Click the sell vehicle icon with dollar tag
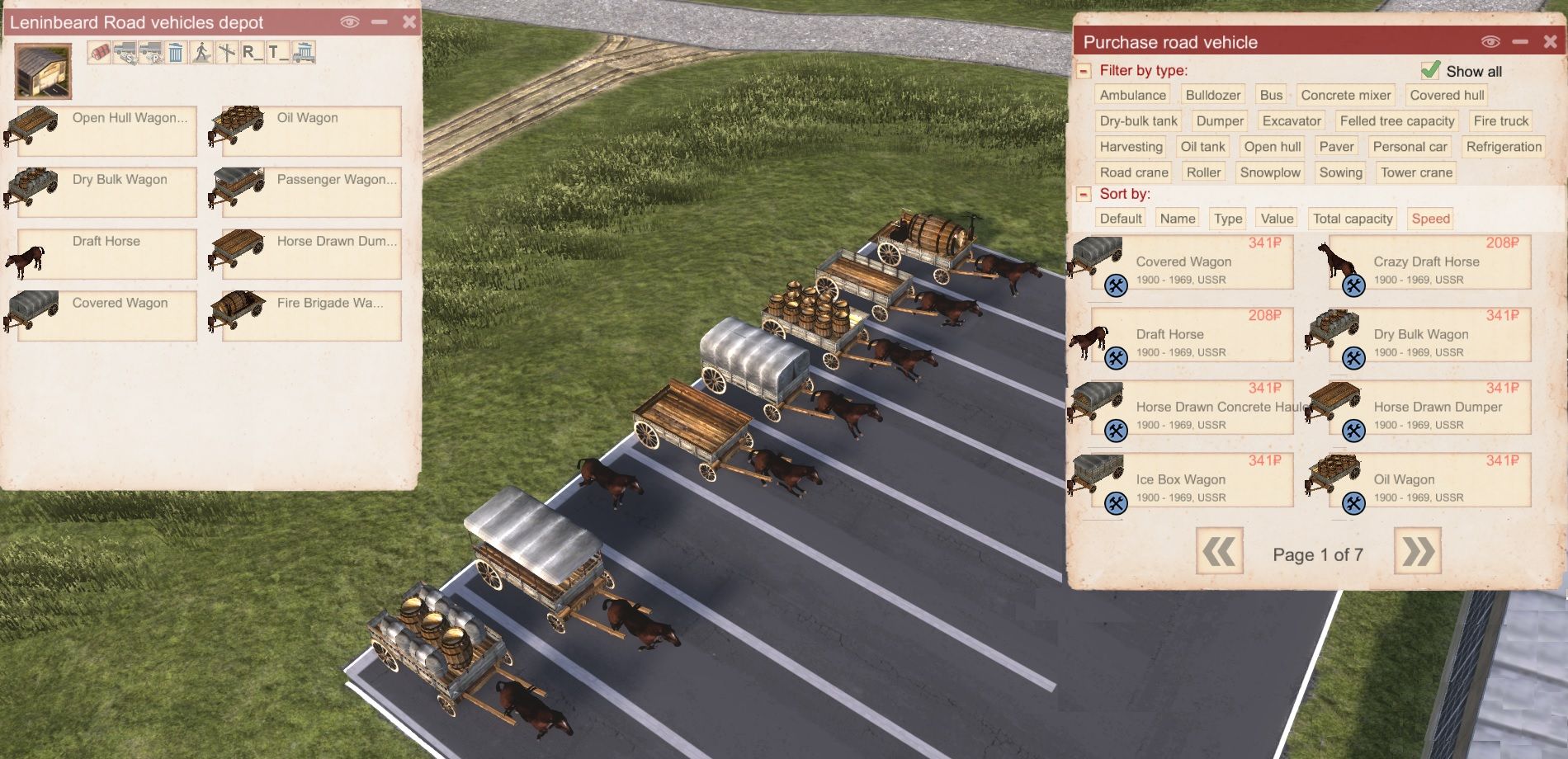Image resolution: width=1568 pixels, height=759 pixels. point(125,54)
